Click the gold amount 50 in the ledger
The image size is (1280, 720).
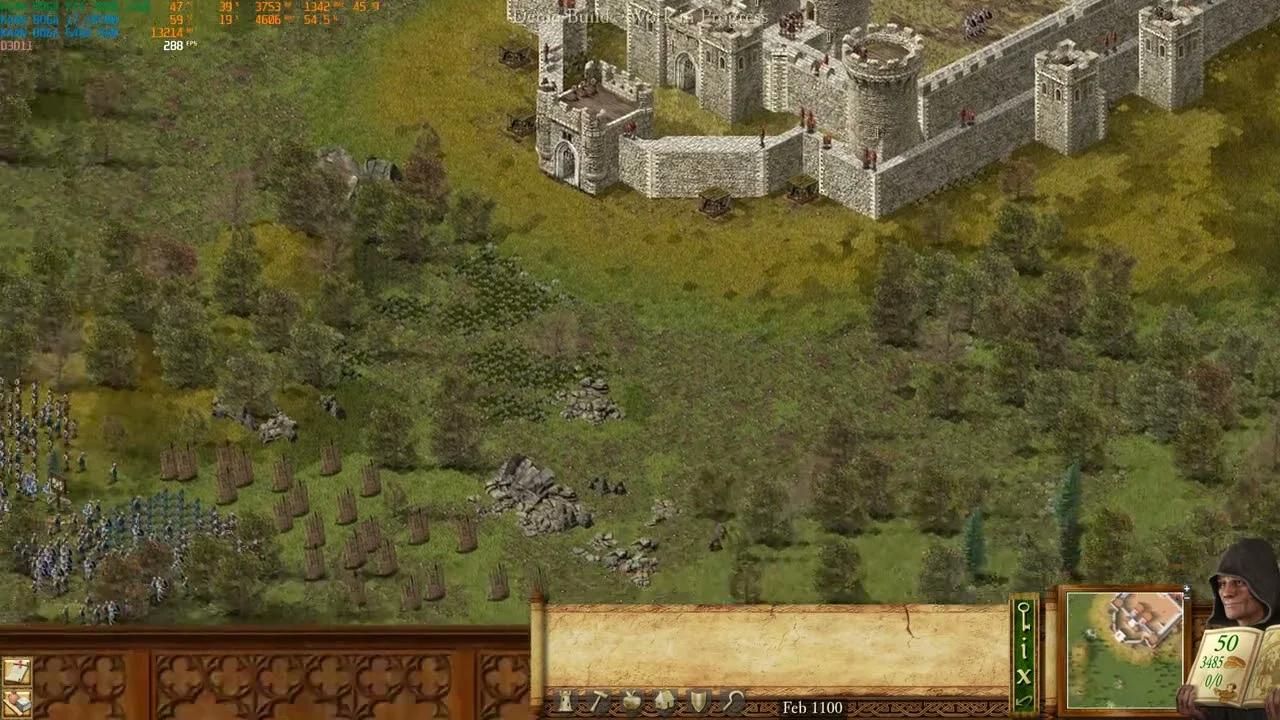(x=1226, y=642)
